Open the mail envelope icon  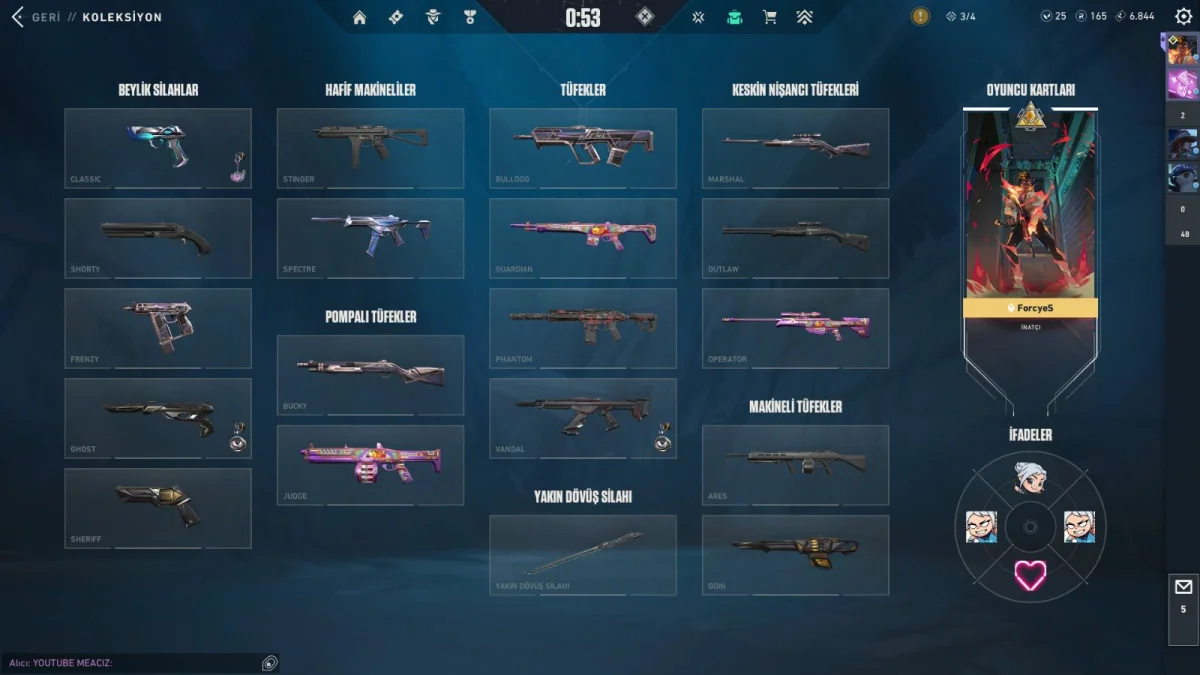[x=1183, y=587]
